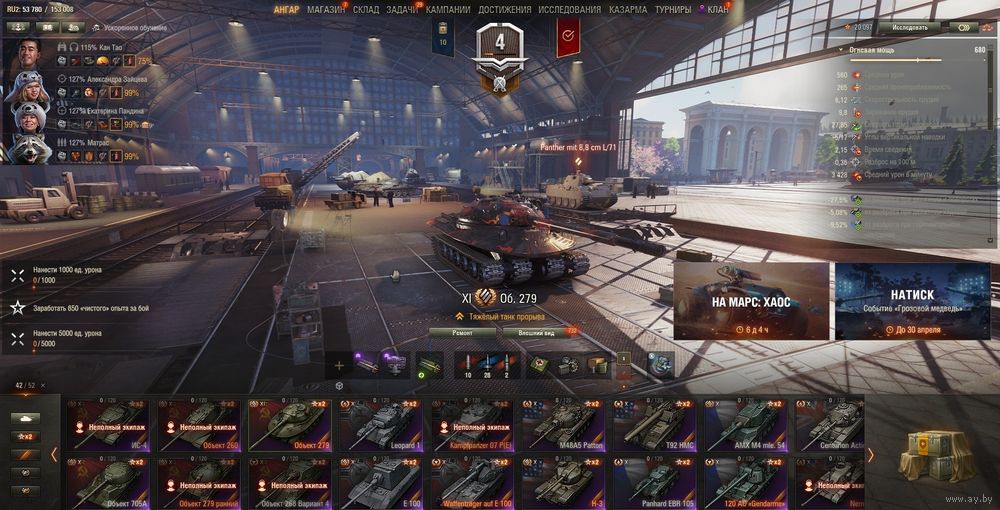The height and width of the screenshot is (510, 1000).
Task: Pick the Panhard EBR 105 tank
Action: 654,481
